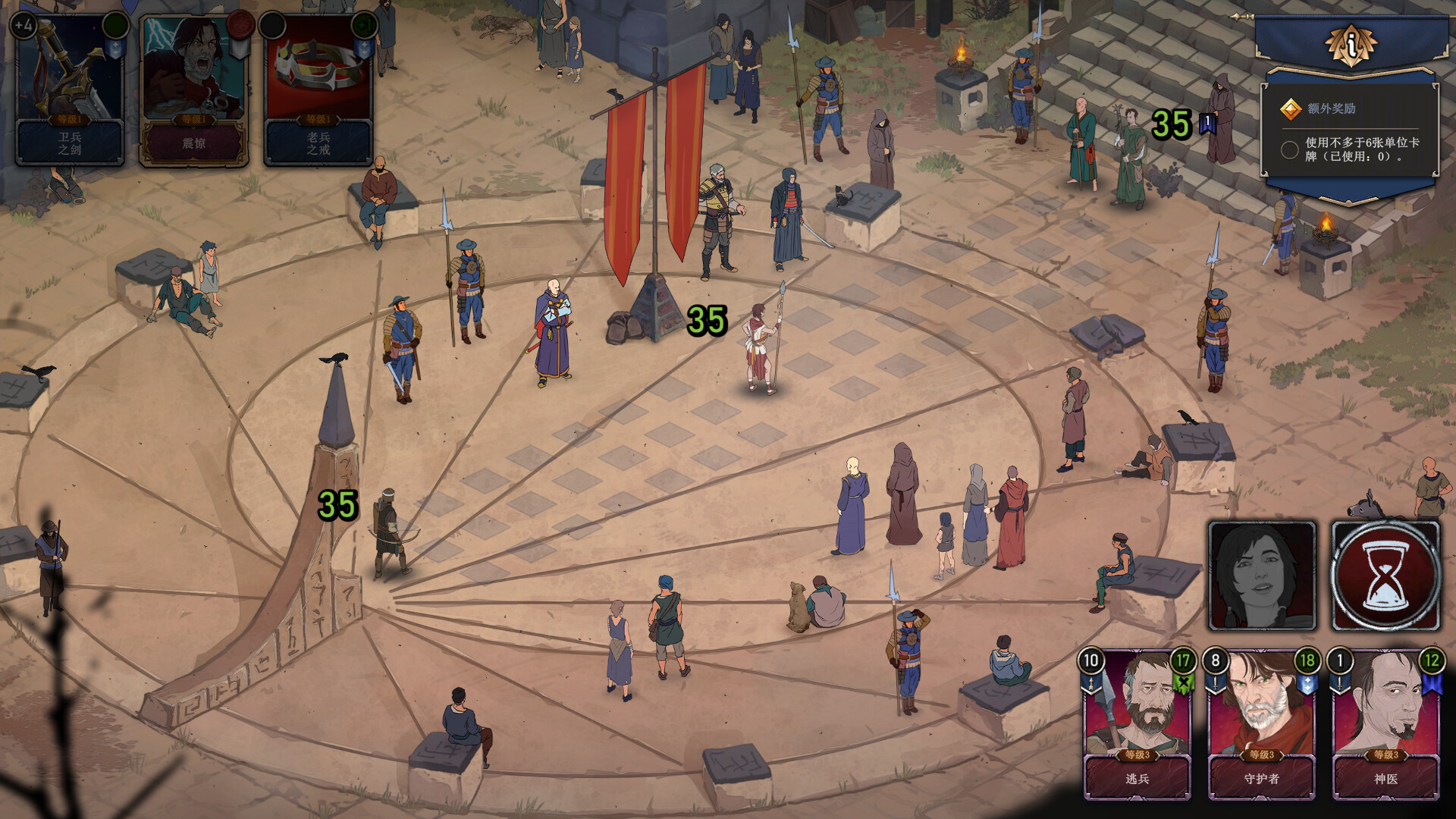
Task: Play the 逃兵 unit card
Action: pyautogui.click(x=1137, y=725)
